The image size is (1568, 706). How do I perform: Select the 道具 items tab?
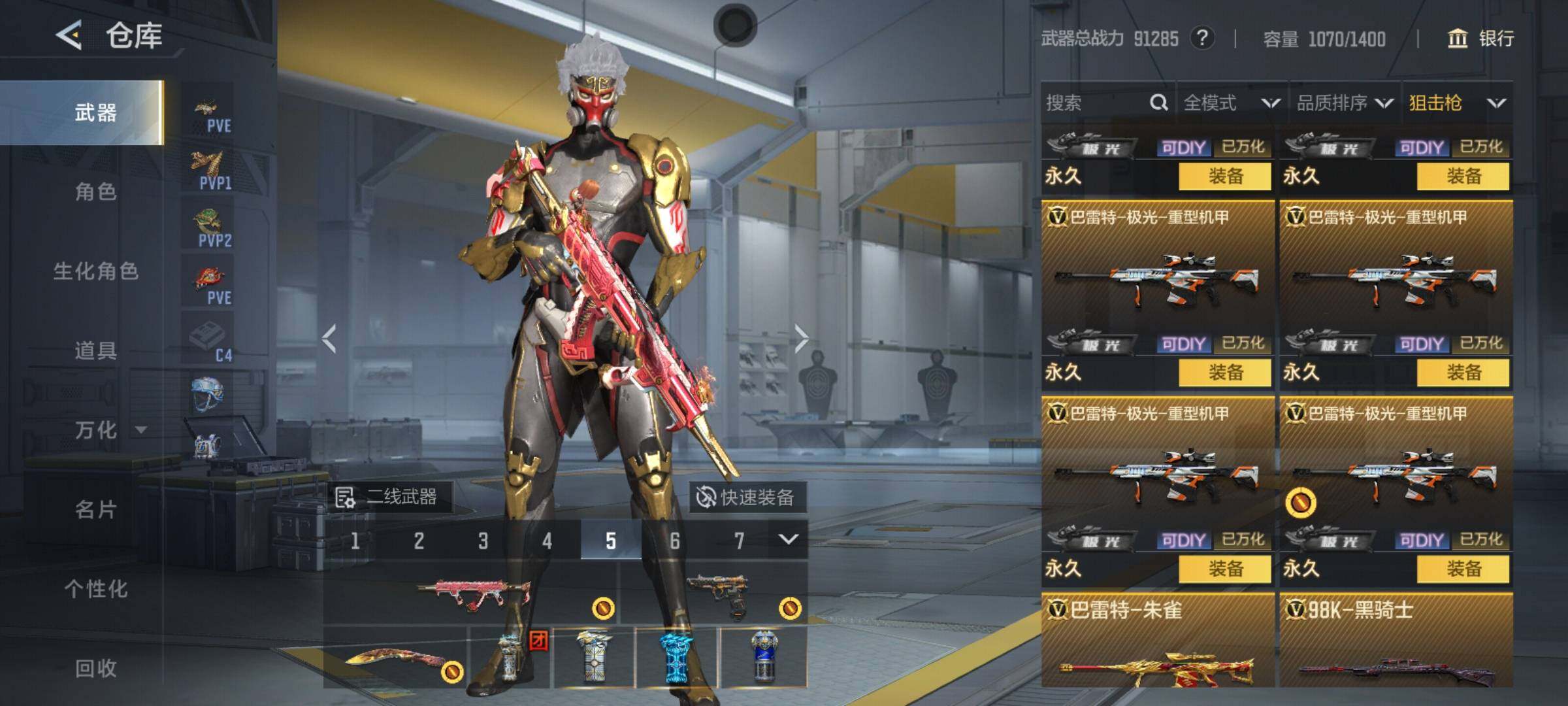pyautogui.click(x=95, y=350)
